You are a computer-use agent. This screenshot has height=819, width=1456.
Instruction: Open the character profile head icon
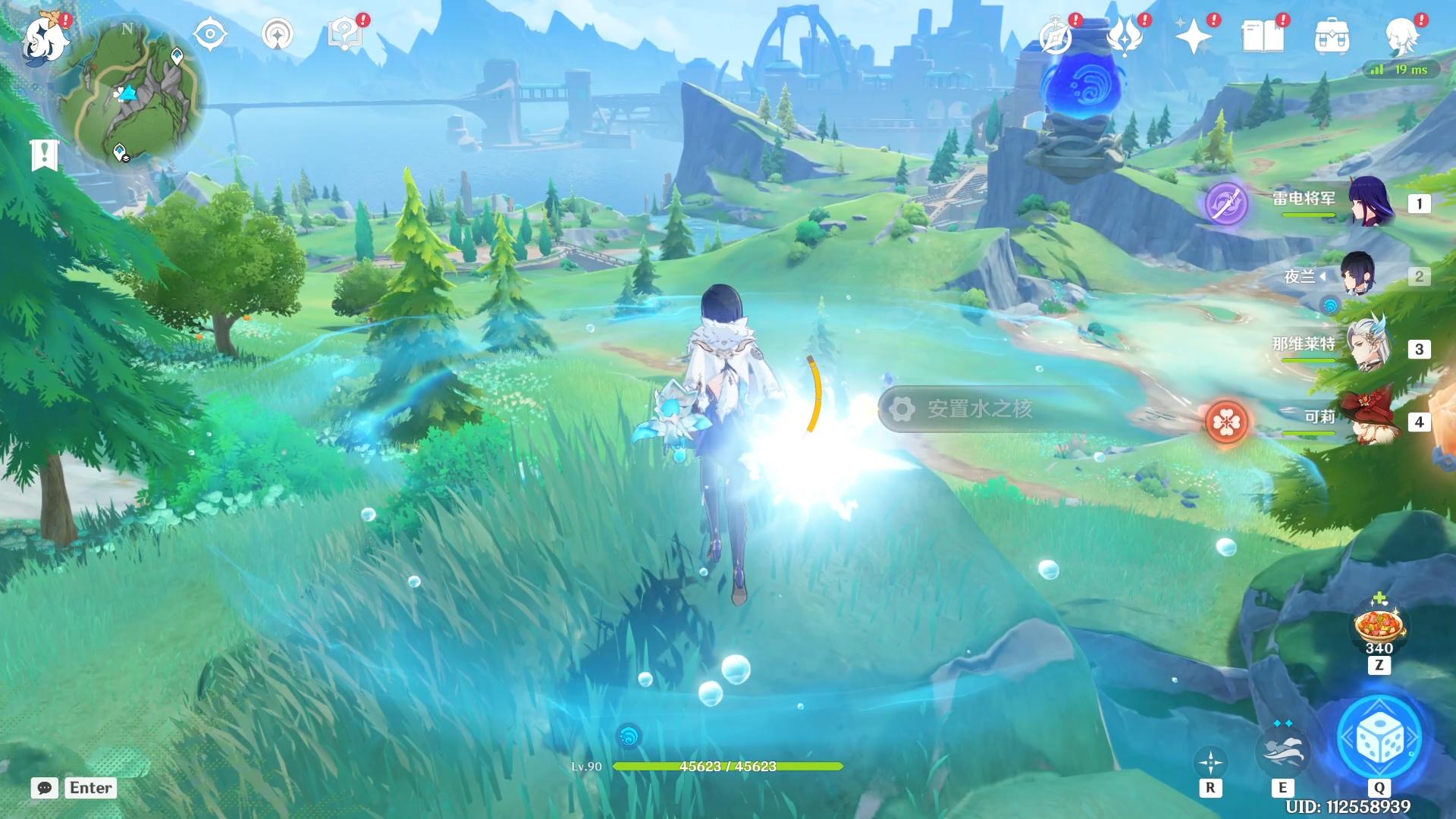(1401, 36)
